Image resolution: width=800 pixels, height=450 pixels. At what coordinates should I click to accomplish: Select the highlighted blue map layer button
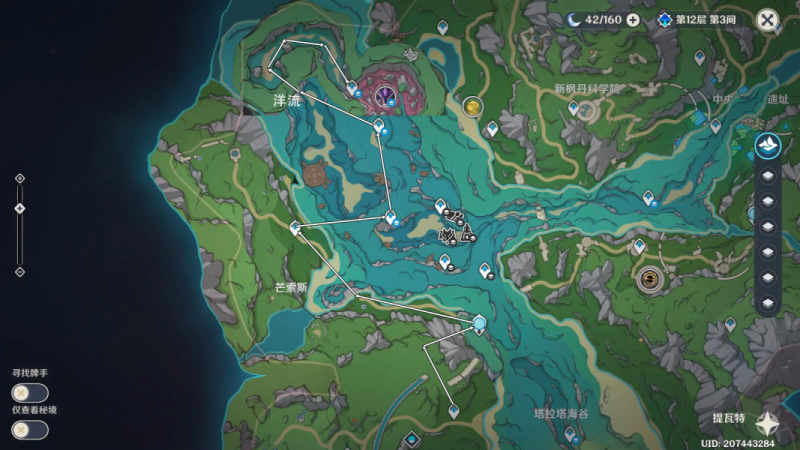click(768, 146)
